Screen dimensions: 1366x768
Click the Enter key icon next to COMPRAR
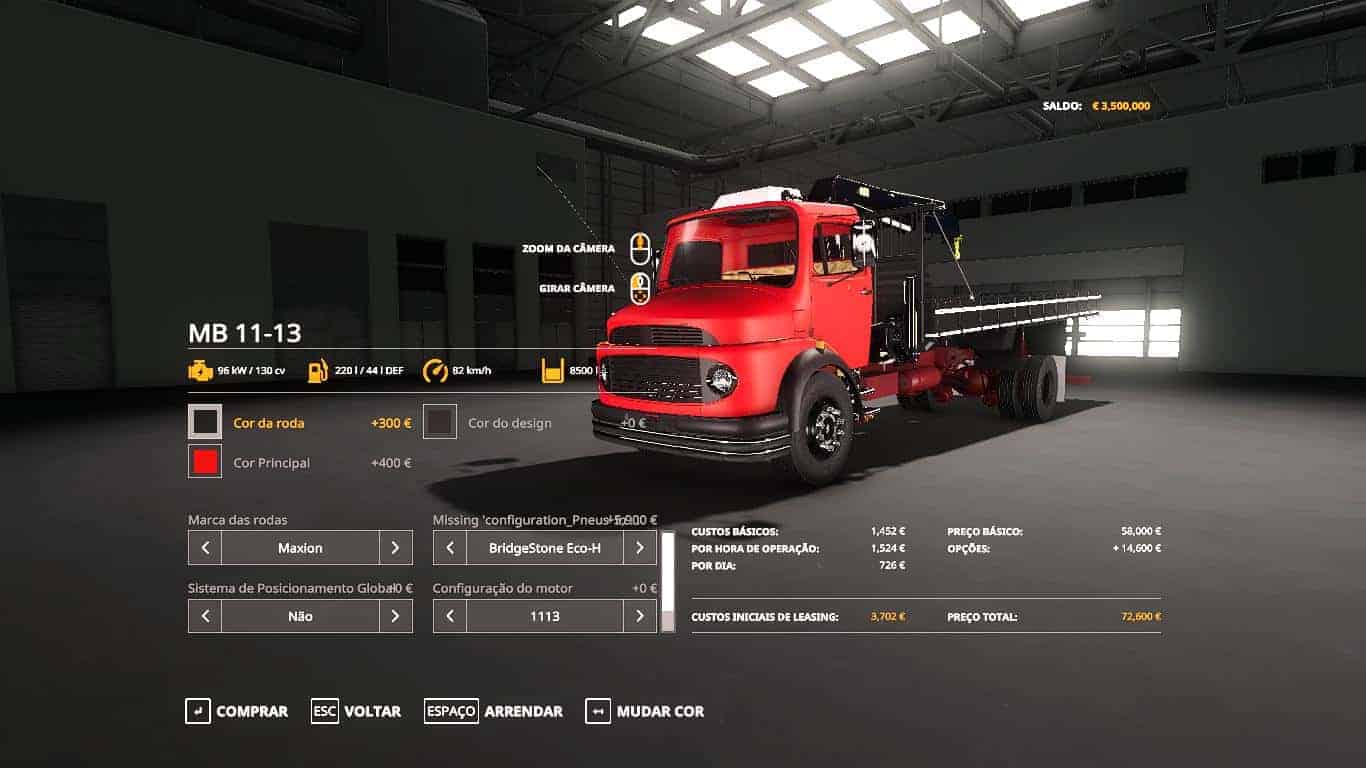pyautogui.click(x=196, y=711)
